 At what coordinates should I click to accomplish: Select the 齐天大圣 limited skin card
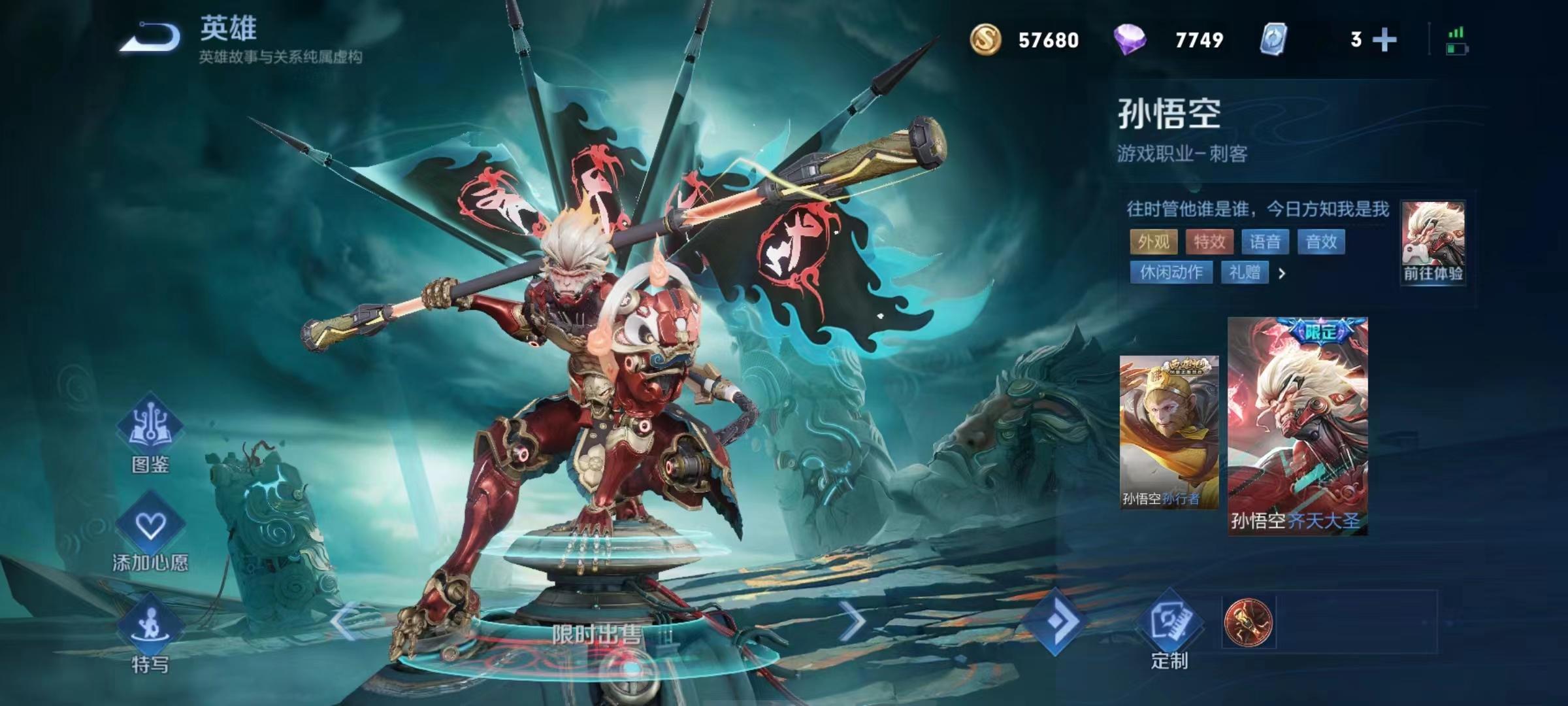click(1298, 426)
